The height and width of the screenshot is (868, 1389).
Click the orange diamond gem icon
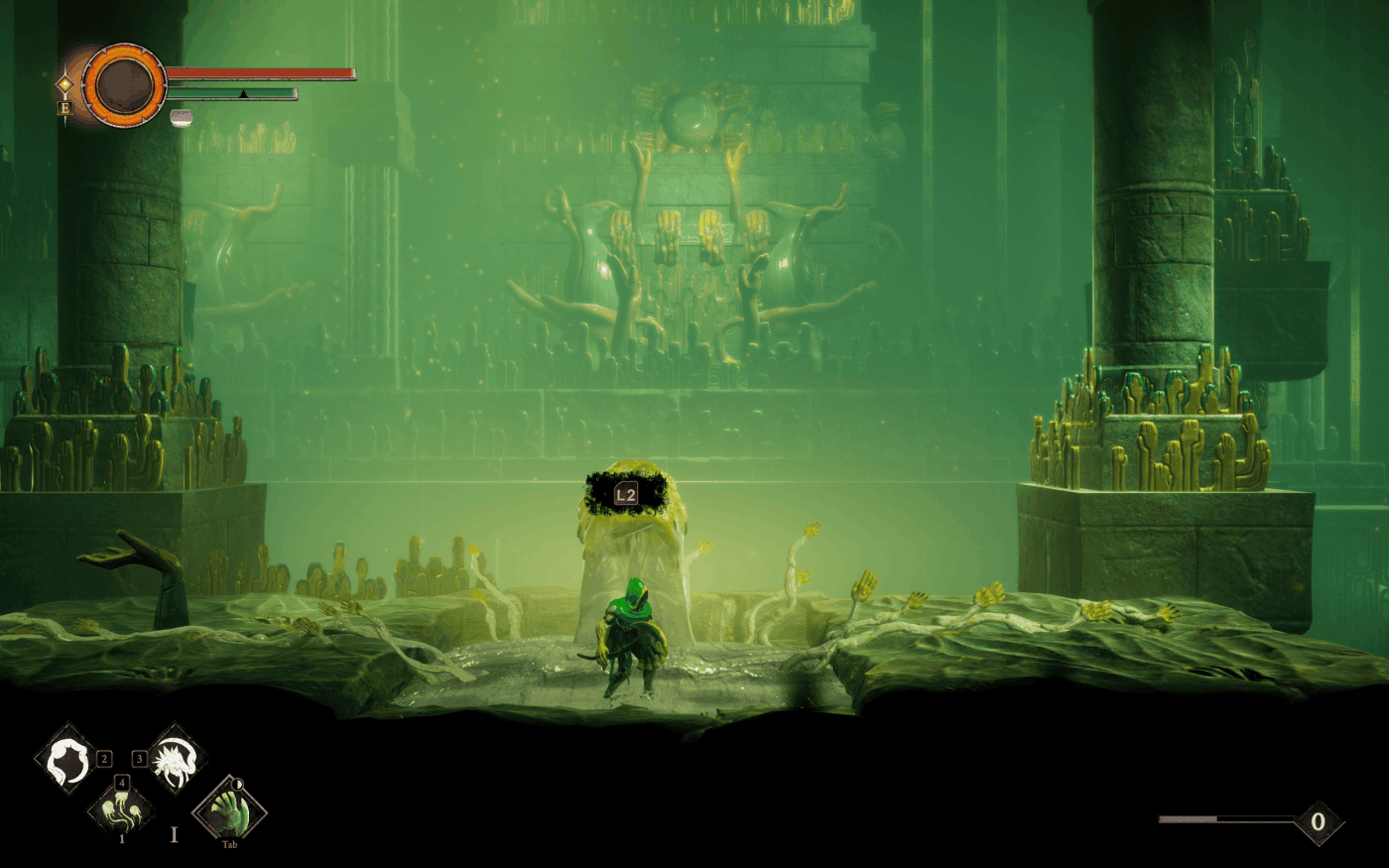tap(64, 85)
